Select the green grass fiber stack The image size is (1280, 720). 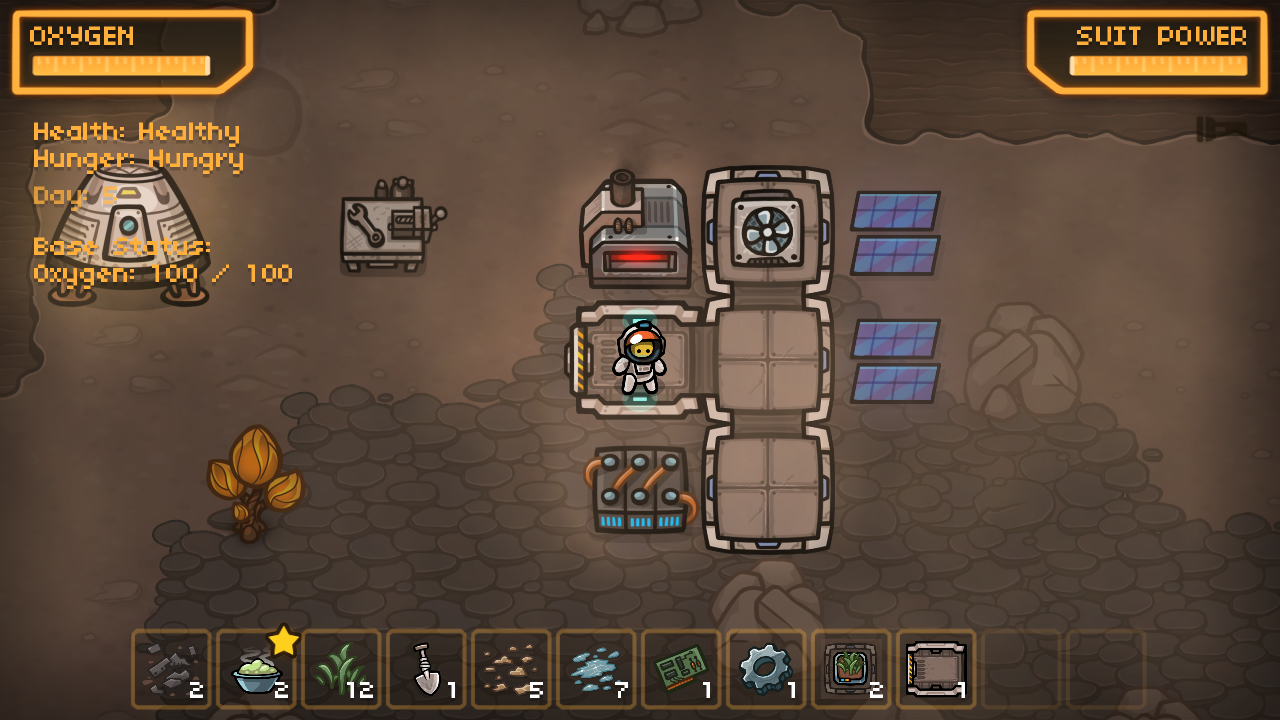point(341,668)
